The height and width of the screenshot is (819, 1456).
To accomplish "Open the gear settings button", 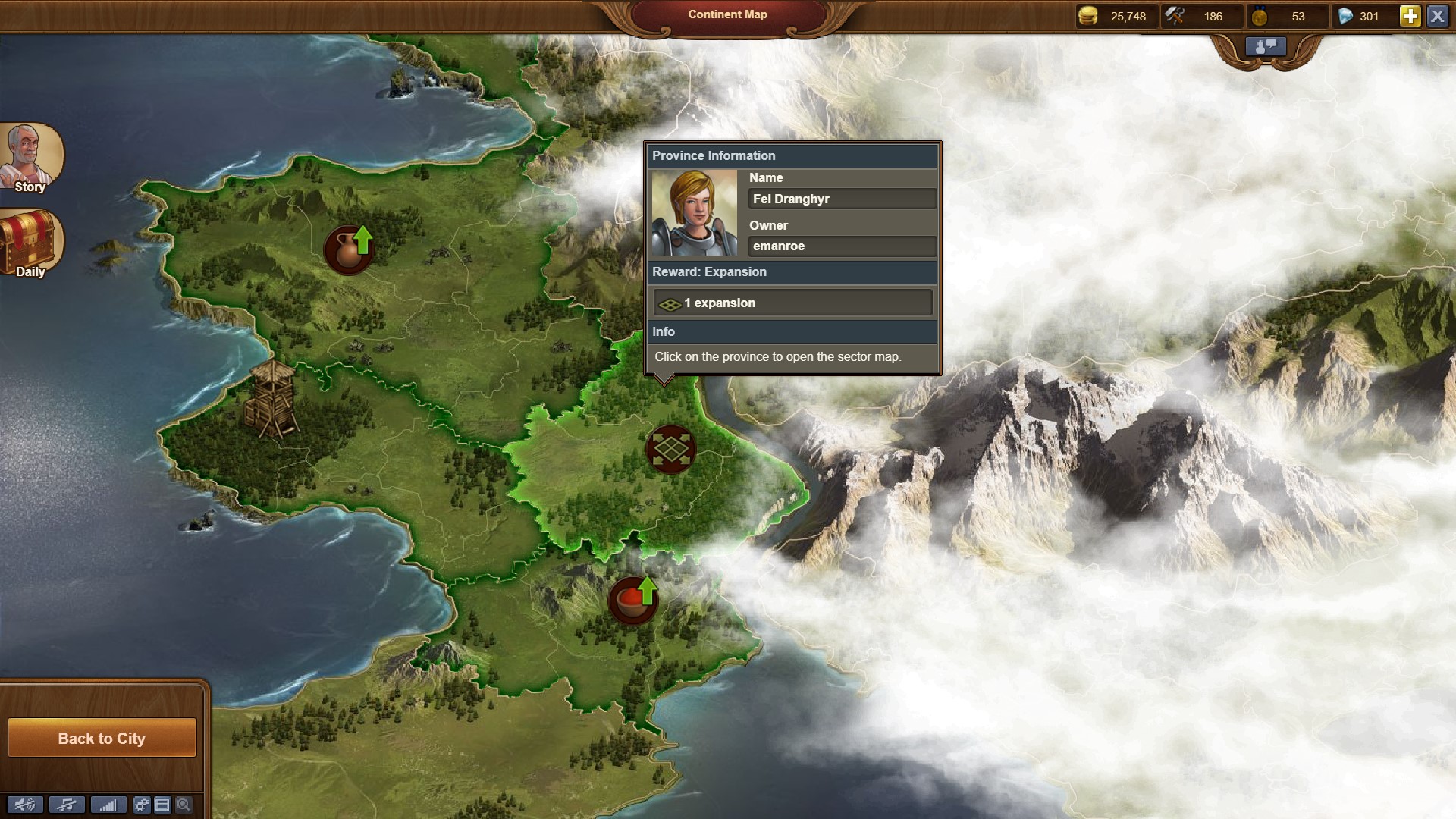I will click(142, 805).
